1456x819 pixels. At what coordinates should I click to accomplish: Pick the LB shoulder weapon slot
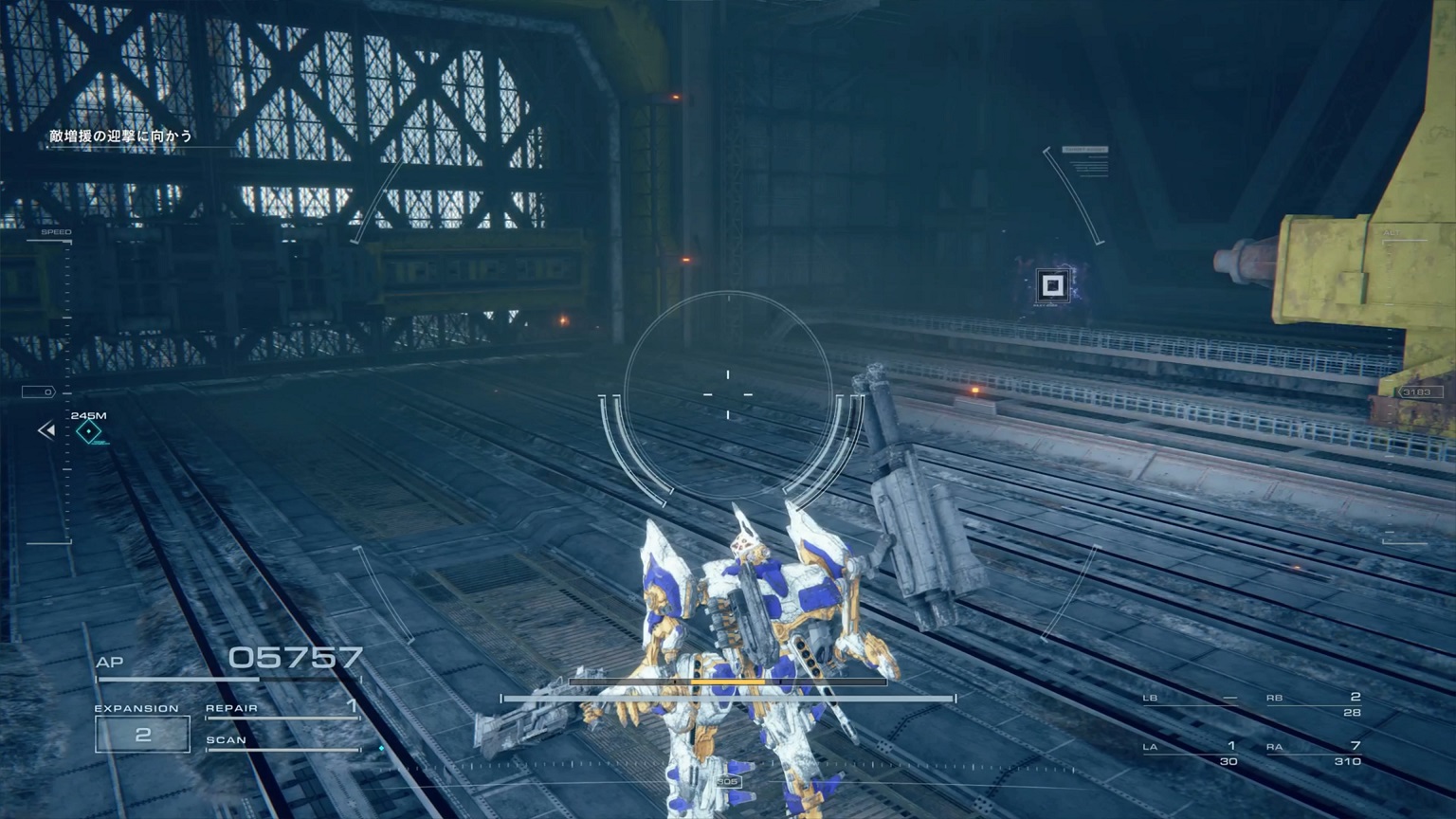click(x=1191, y=700)
